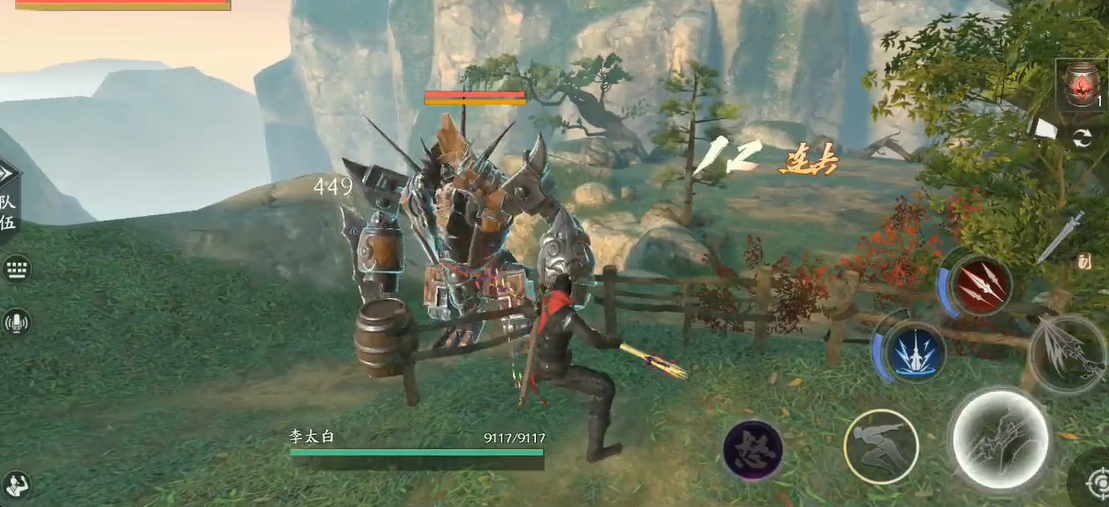
Task: Activate the blue spear burst skill
Action: (914, 351)
